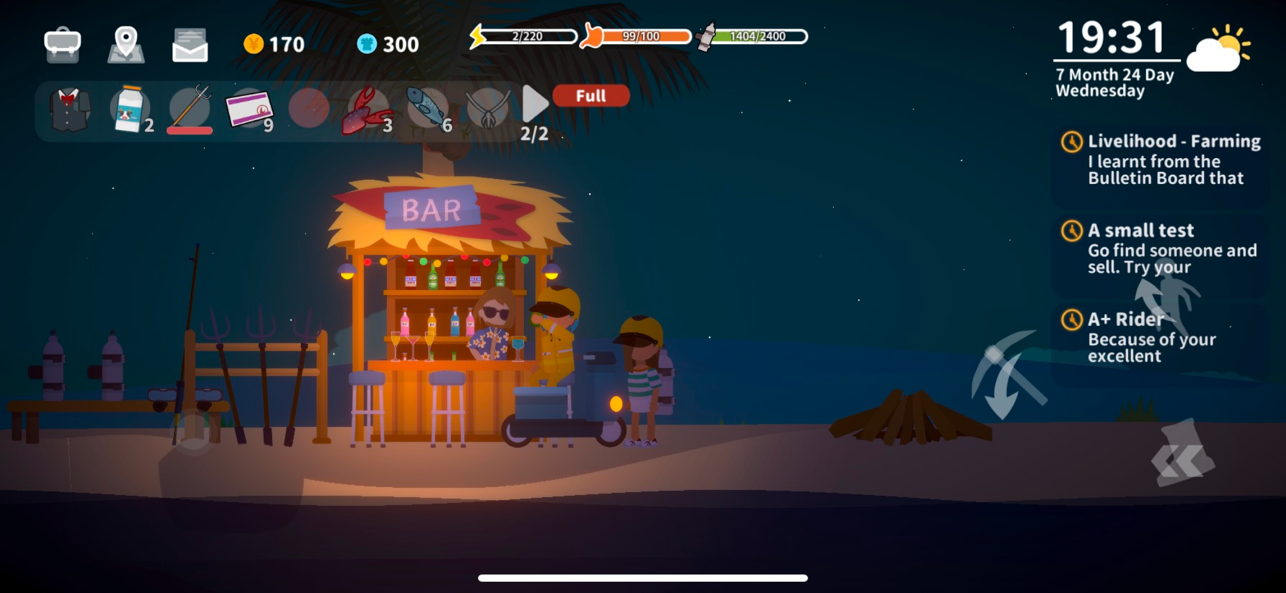Open the map pin icon
Image resolution: width=1286 pixels, height=593 pixels.
point(126,44)
